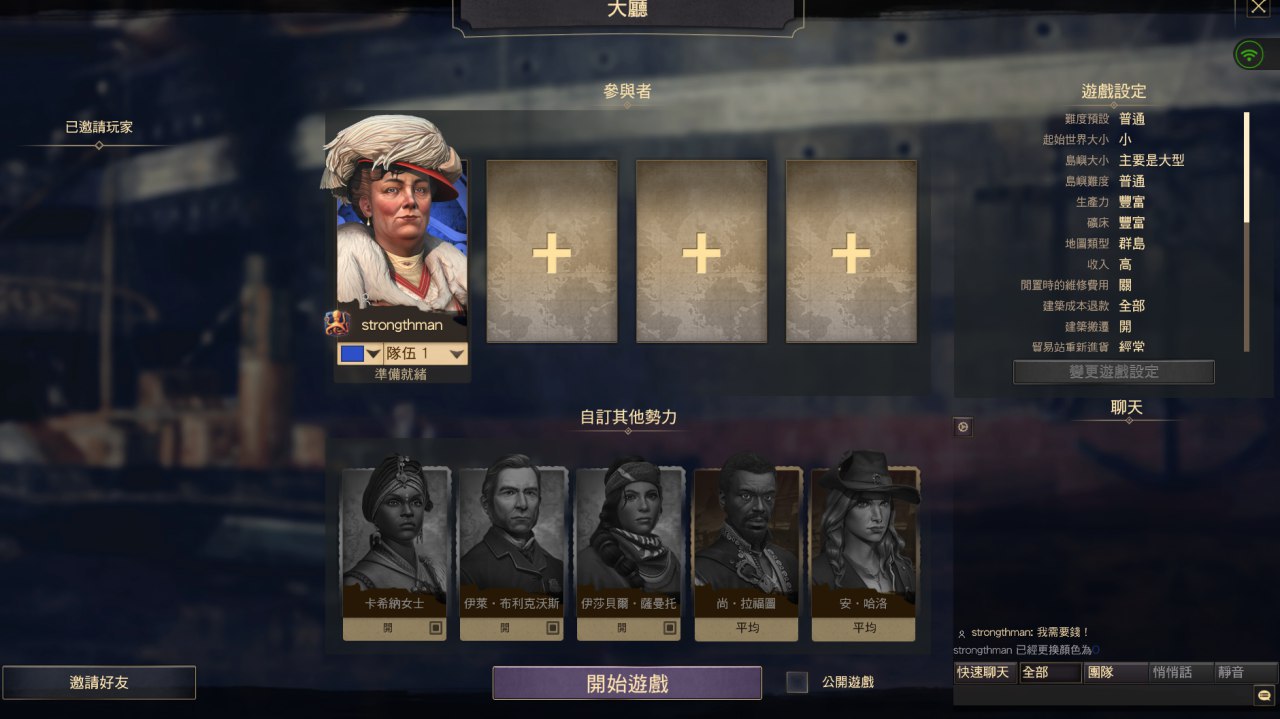Choose the 伊萊・布利克沃斯 character card
The width and height of the screenshot is (1280, 719).
click(512, 540)
